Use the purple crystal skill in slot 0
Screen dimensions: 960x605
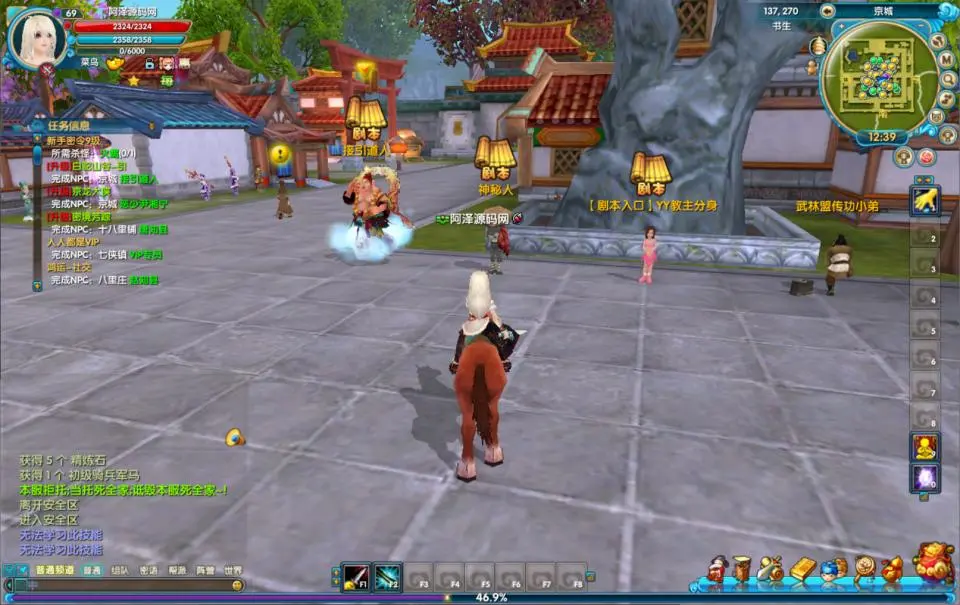coord(925,478)
